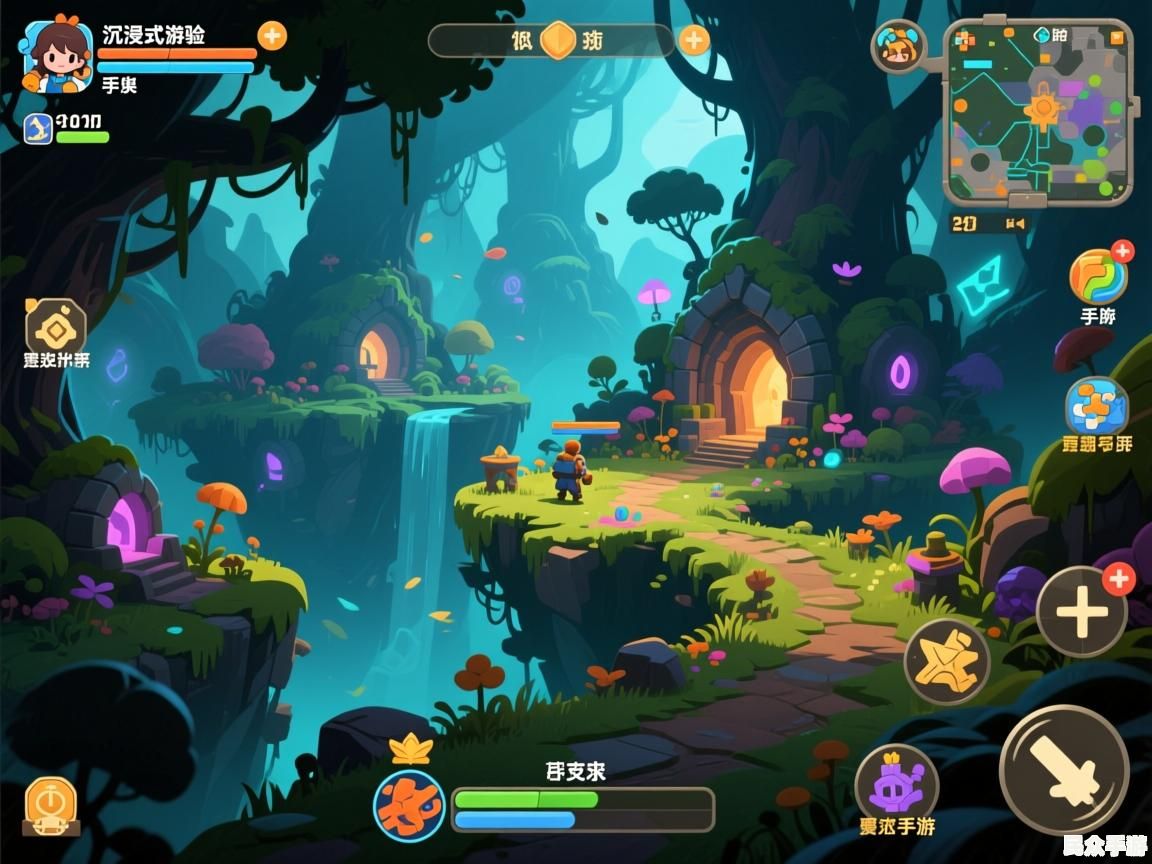The height and width of the screenshot is (864, 1152).
Task: Select the round character portrait beside minimap
Action: pyautogui.click(x=898, y=46)
